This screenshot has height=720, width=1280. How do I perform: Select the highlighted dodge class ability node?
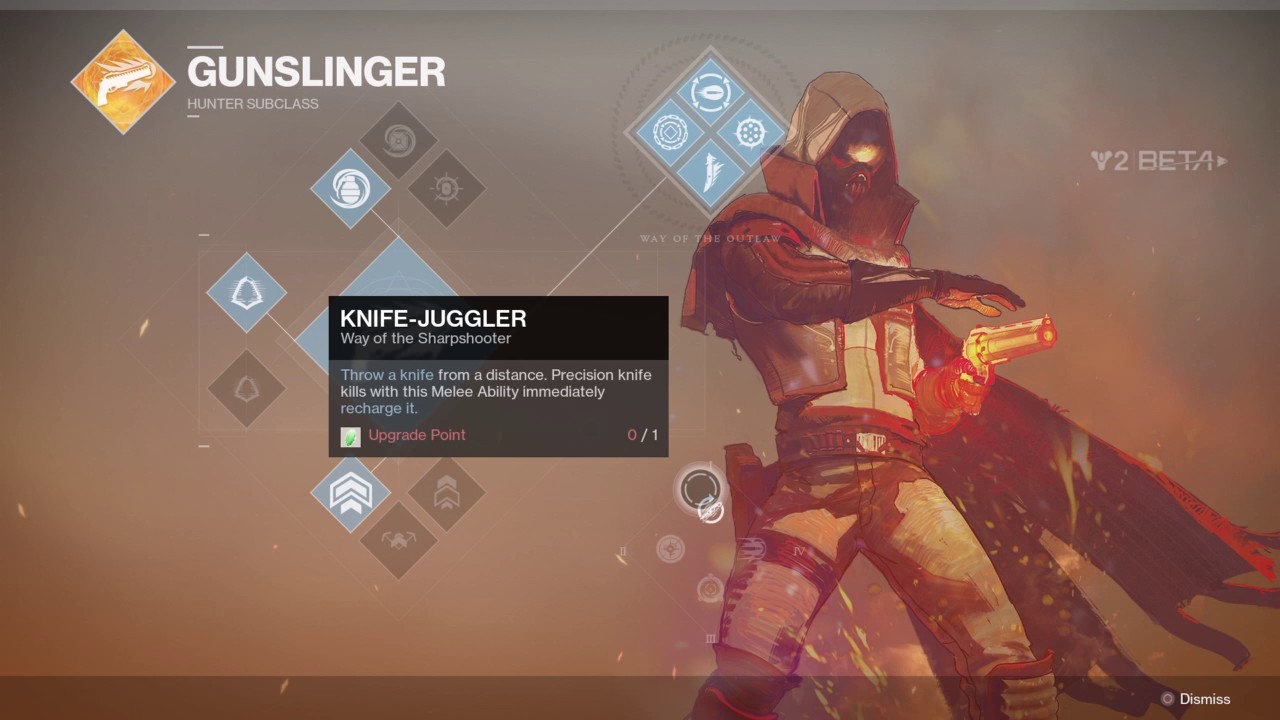pyautogui.click(x=246, y=292)
